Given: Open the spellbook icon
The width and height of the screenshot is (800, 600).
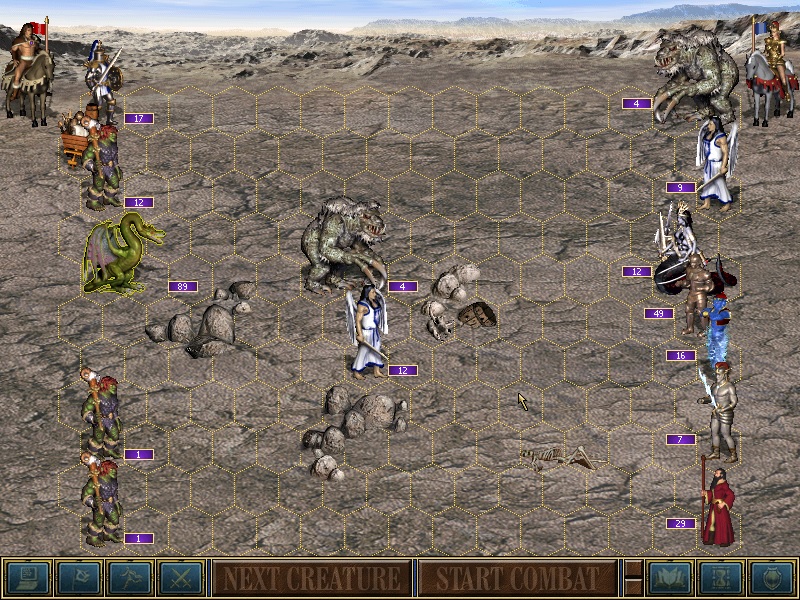Looking at the screenshot, I should (670, 578).
